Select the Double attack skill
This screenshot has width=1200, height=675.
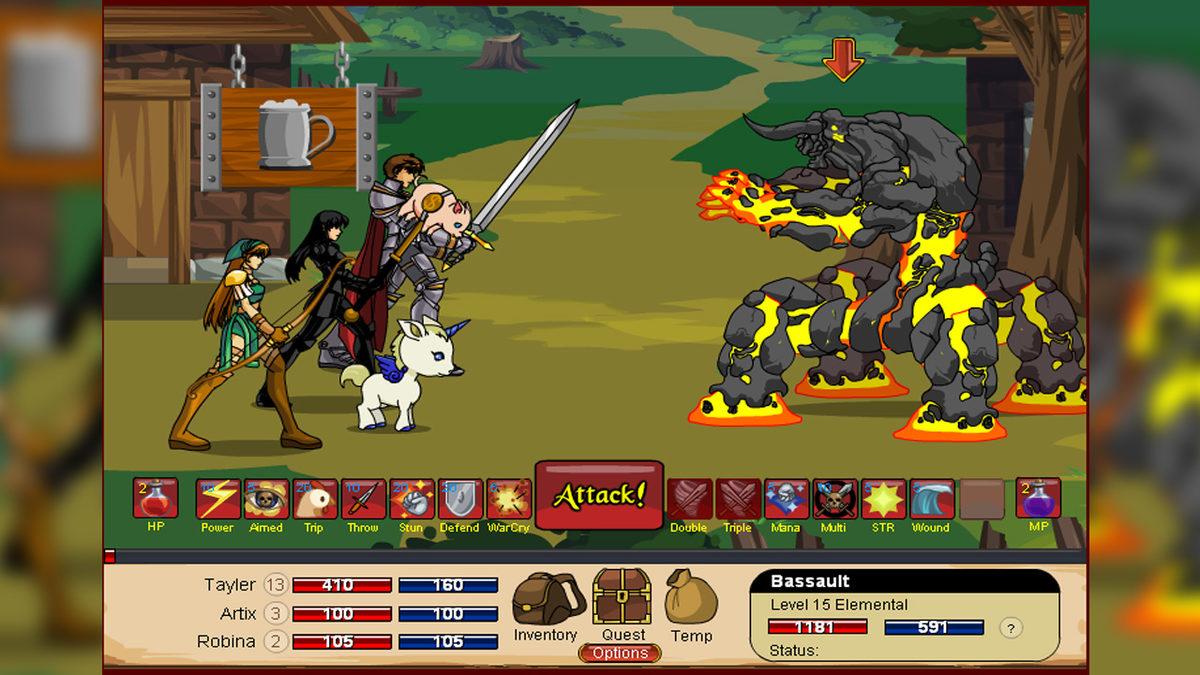tap(689, 499)
